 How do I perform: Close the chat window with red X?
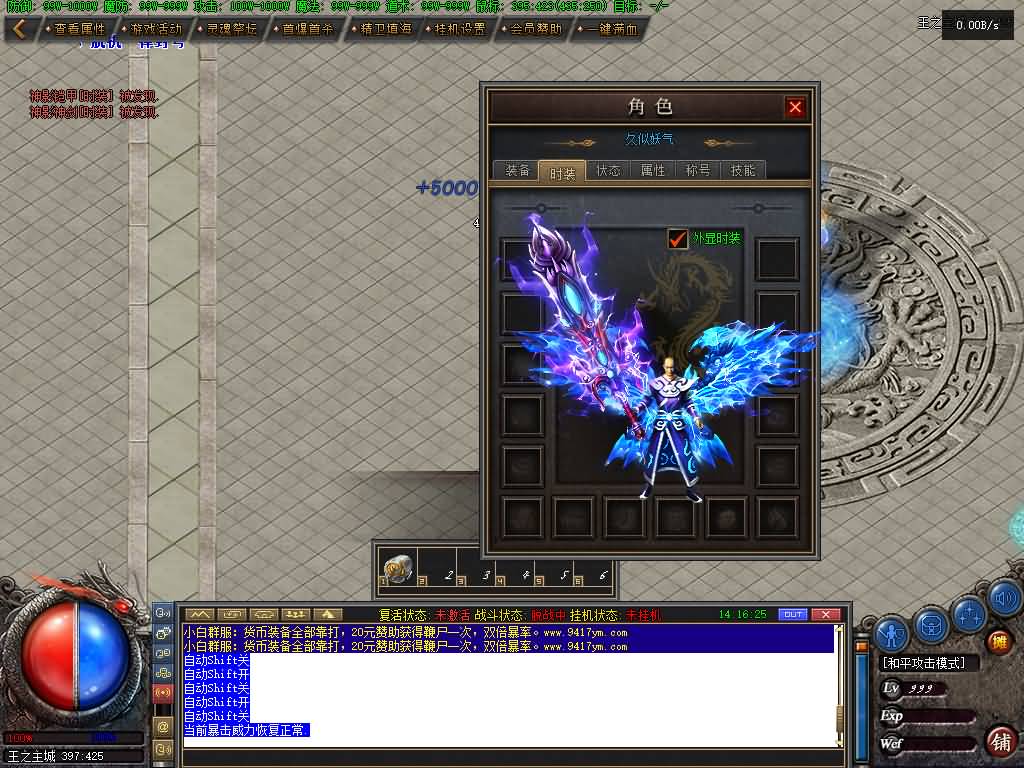click(x=825, y=614)
